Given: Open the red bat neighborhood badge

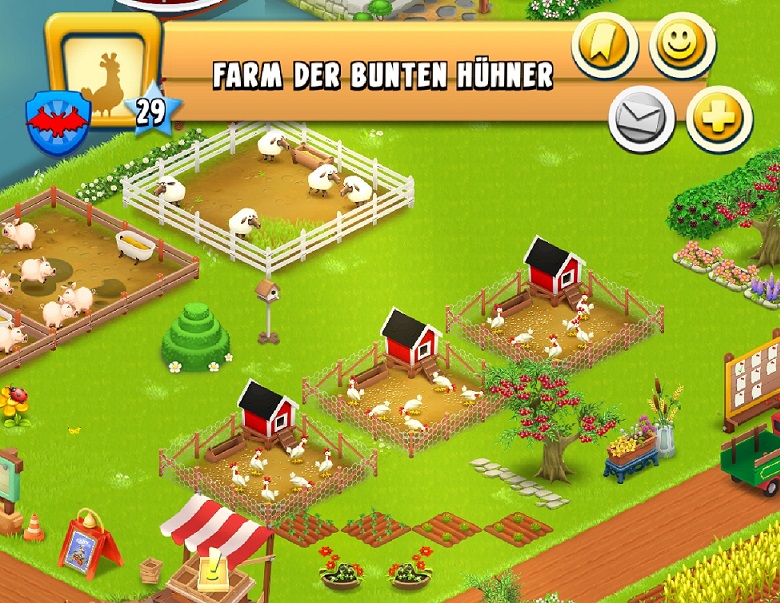Looking at the screenshot, I should pos(59,122).
